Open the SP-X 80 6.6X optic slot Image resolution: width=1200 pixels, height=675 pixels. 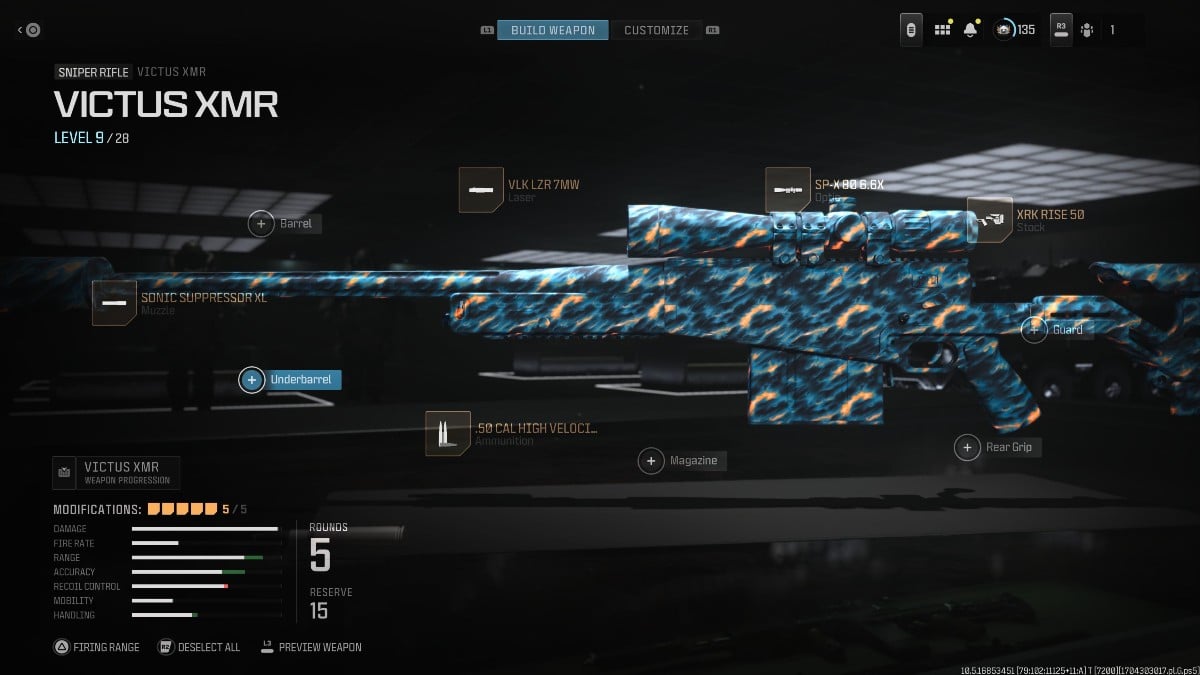point(787,190)
